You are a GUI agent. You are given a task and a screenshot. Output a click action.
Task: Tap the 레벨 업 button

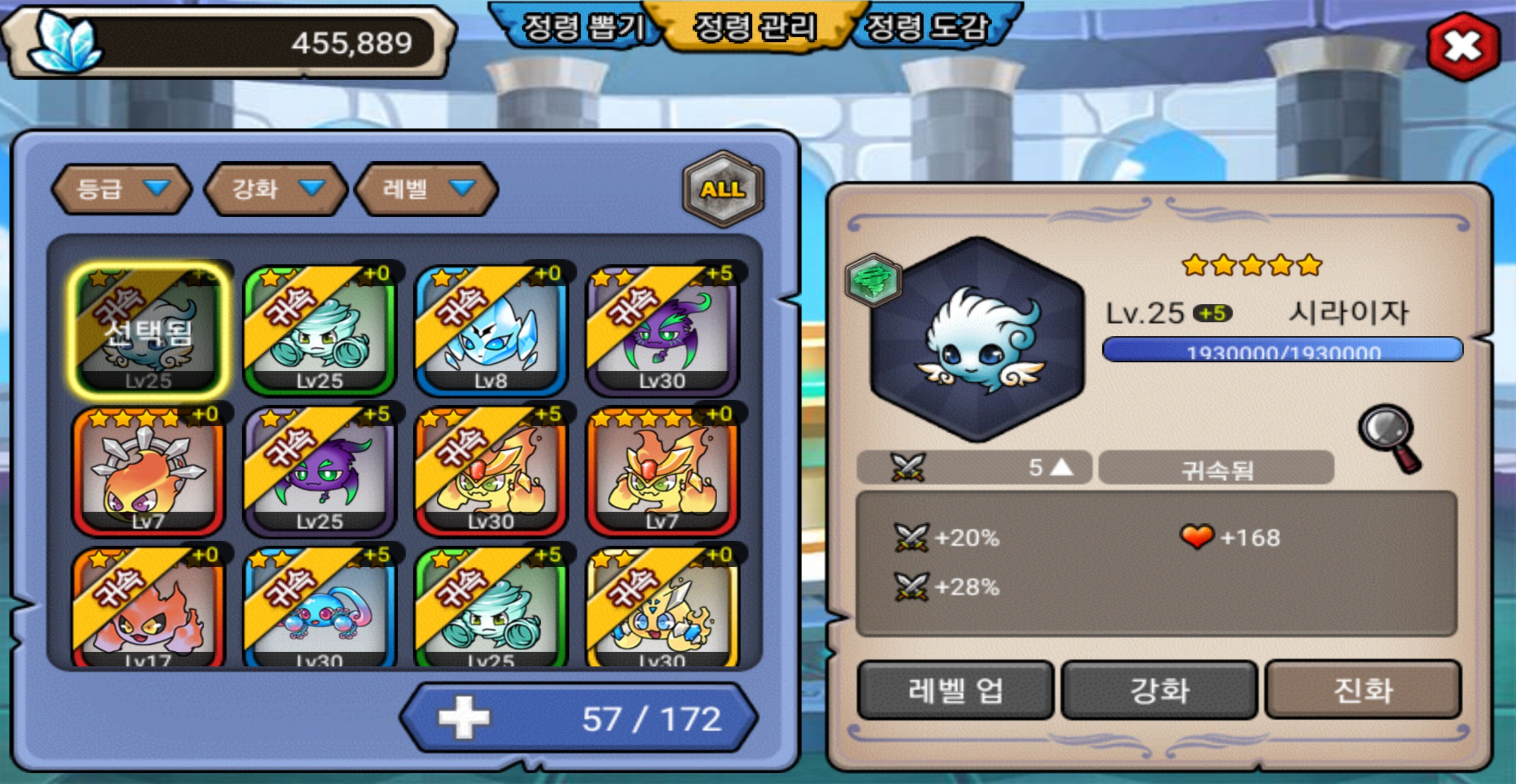[x=955, y=690]
